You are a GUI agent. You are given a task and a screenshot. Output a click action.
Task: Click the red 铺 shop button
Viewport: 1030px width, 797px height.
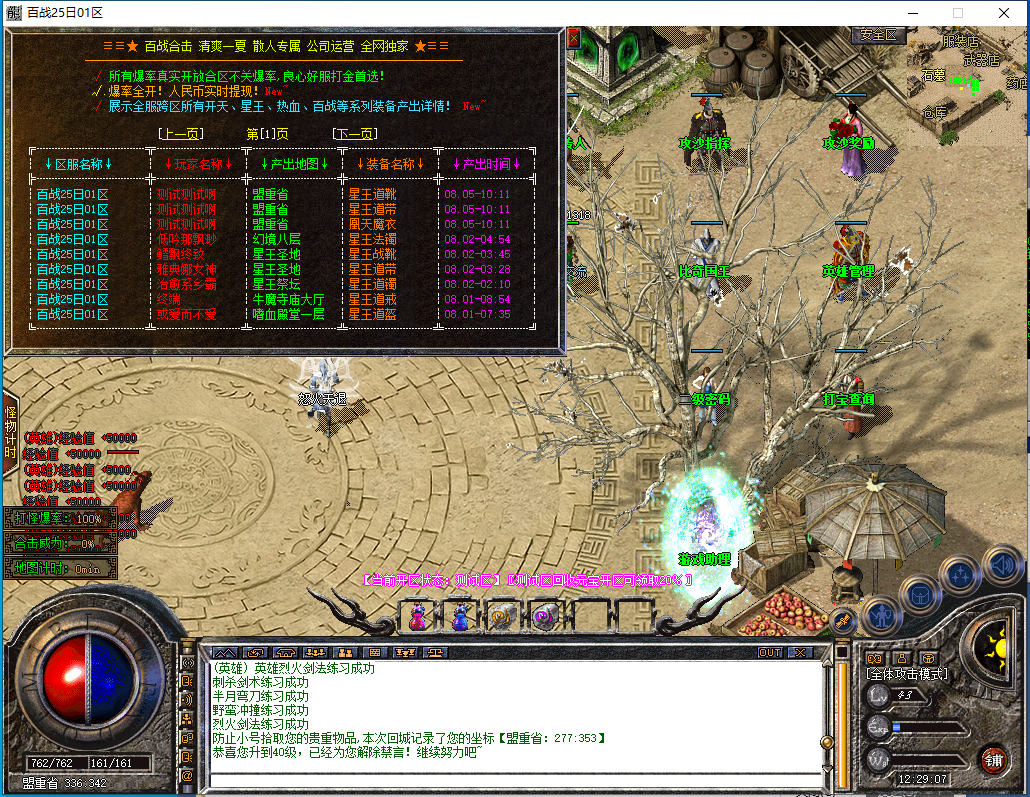click(993, 758)
